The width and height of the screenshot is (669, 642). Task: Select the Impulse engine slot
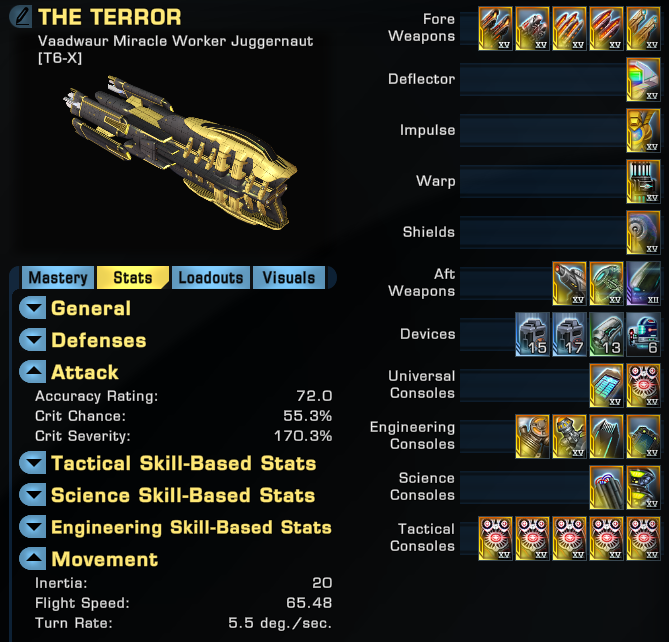click(x=643, y=130)
